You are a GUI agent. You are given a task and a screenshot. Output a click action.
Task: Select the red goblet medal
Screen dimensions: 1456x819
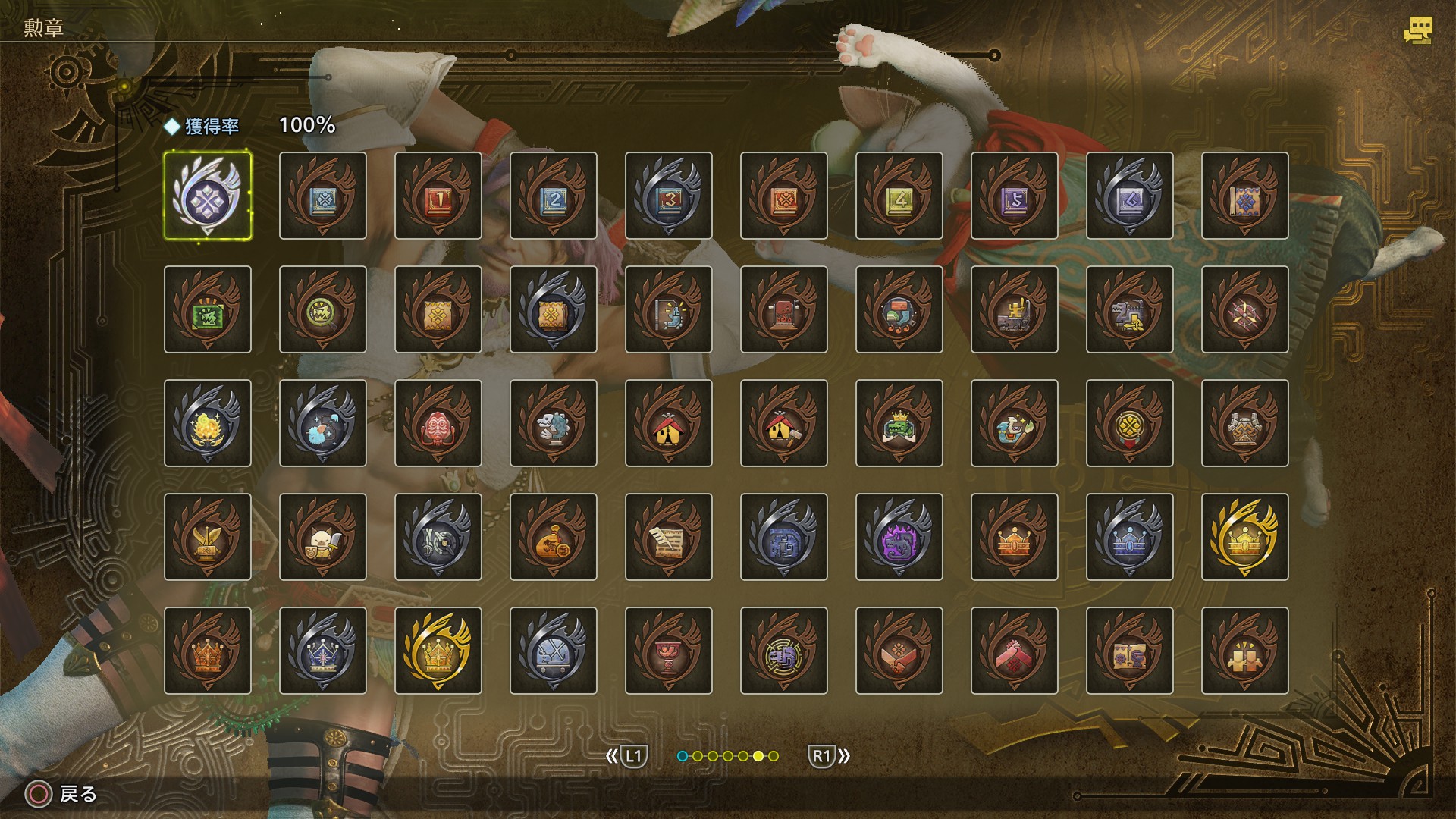[x=669, y=651]
